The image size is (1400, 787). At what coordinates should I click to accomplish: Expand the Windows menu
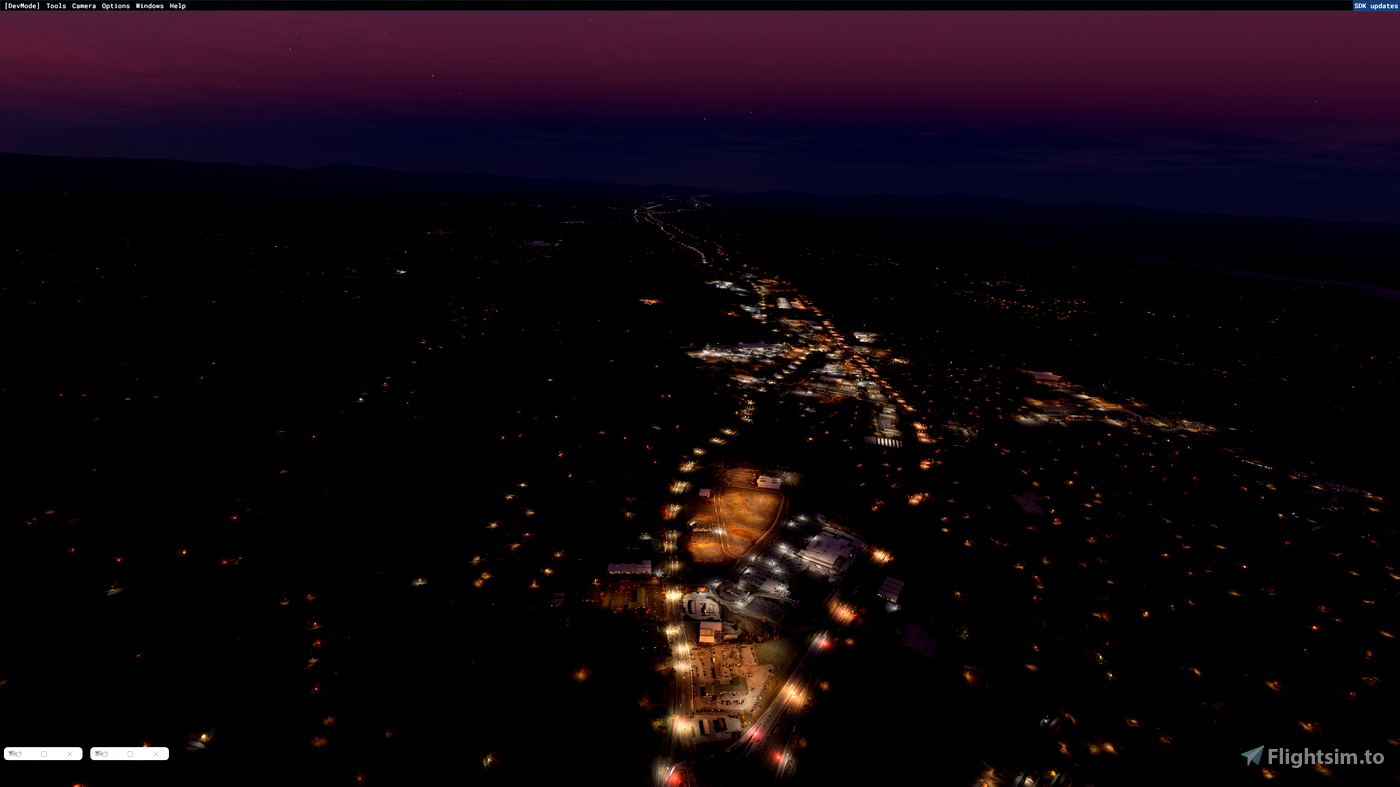pos(148,5)
